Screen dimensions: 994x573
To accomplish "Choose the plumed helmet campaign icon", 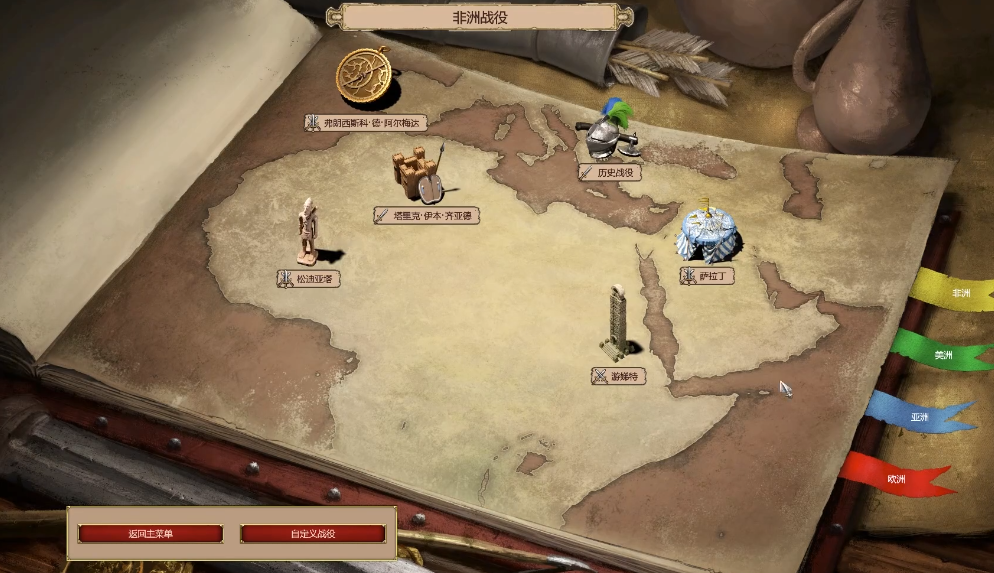I will (x=609, y=132).
